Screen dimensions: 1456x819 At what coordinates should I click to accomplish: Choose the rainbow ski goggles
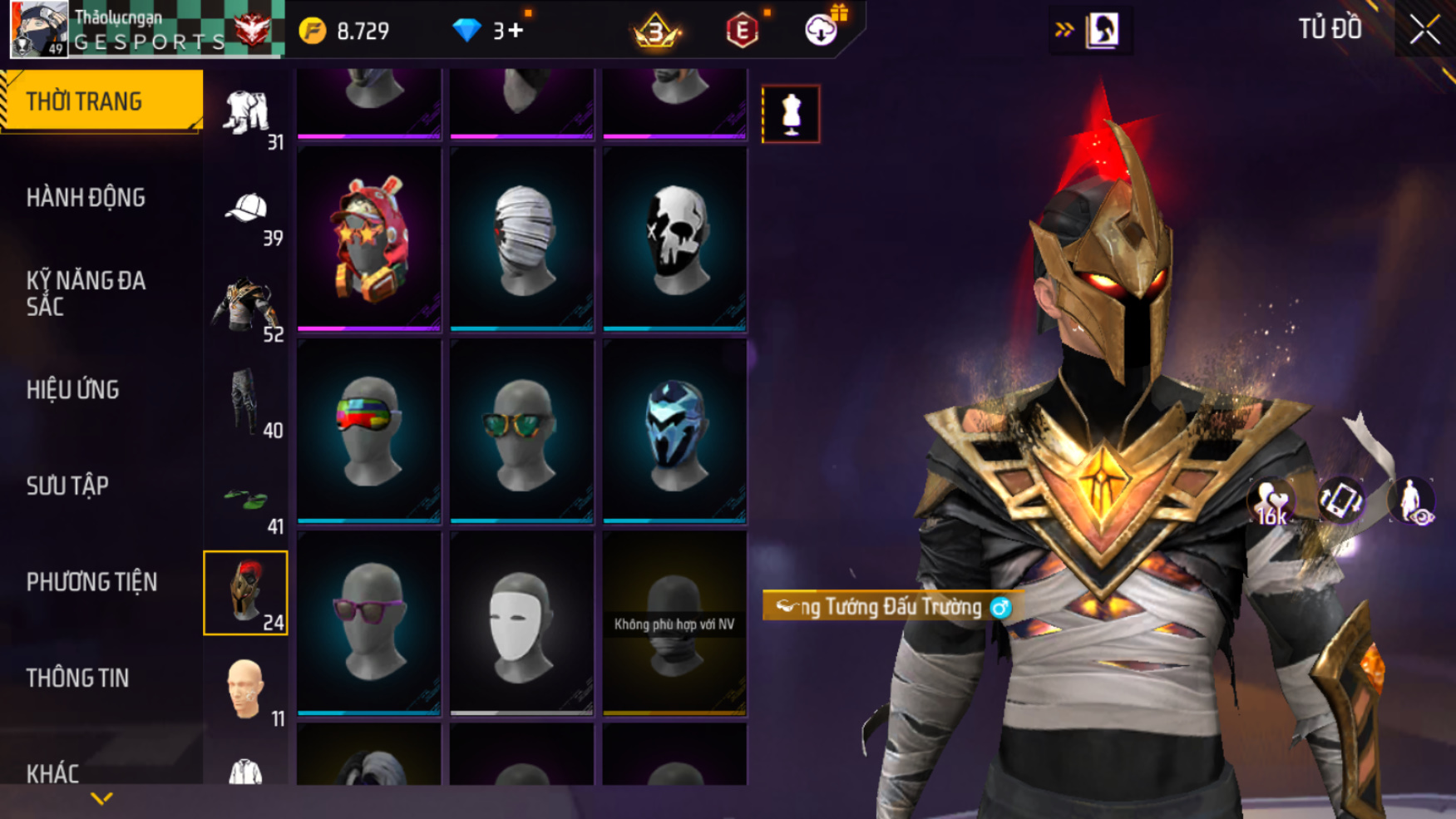(x=368, y=432)
